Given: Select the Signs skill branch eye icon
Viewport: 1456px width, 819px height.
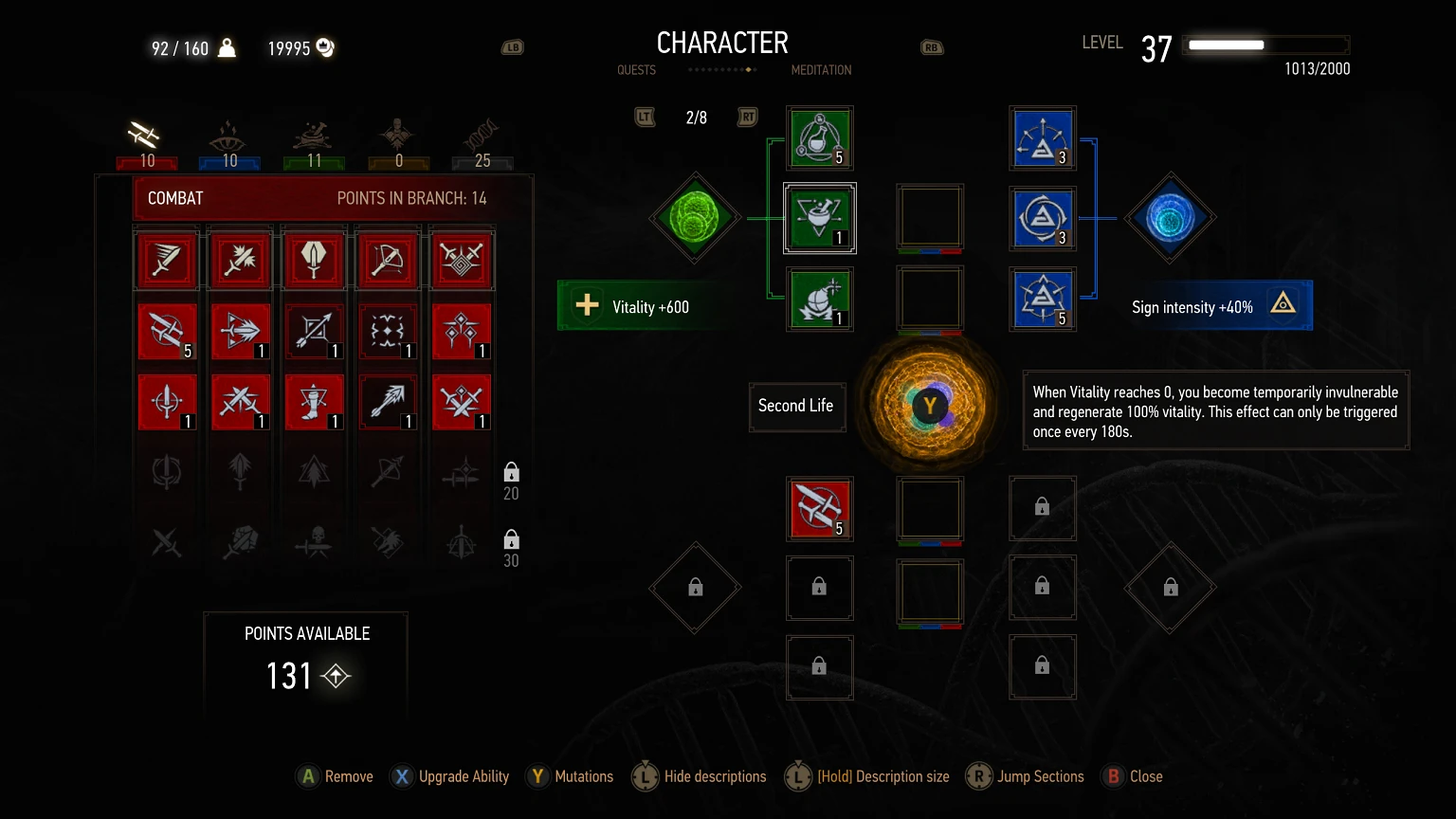Looking at the screenshot, I should coord(228,137).
